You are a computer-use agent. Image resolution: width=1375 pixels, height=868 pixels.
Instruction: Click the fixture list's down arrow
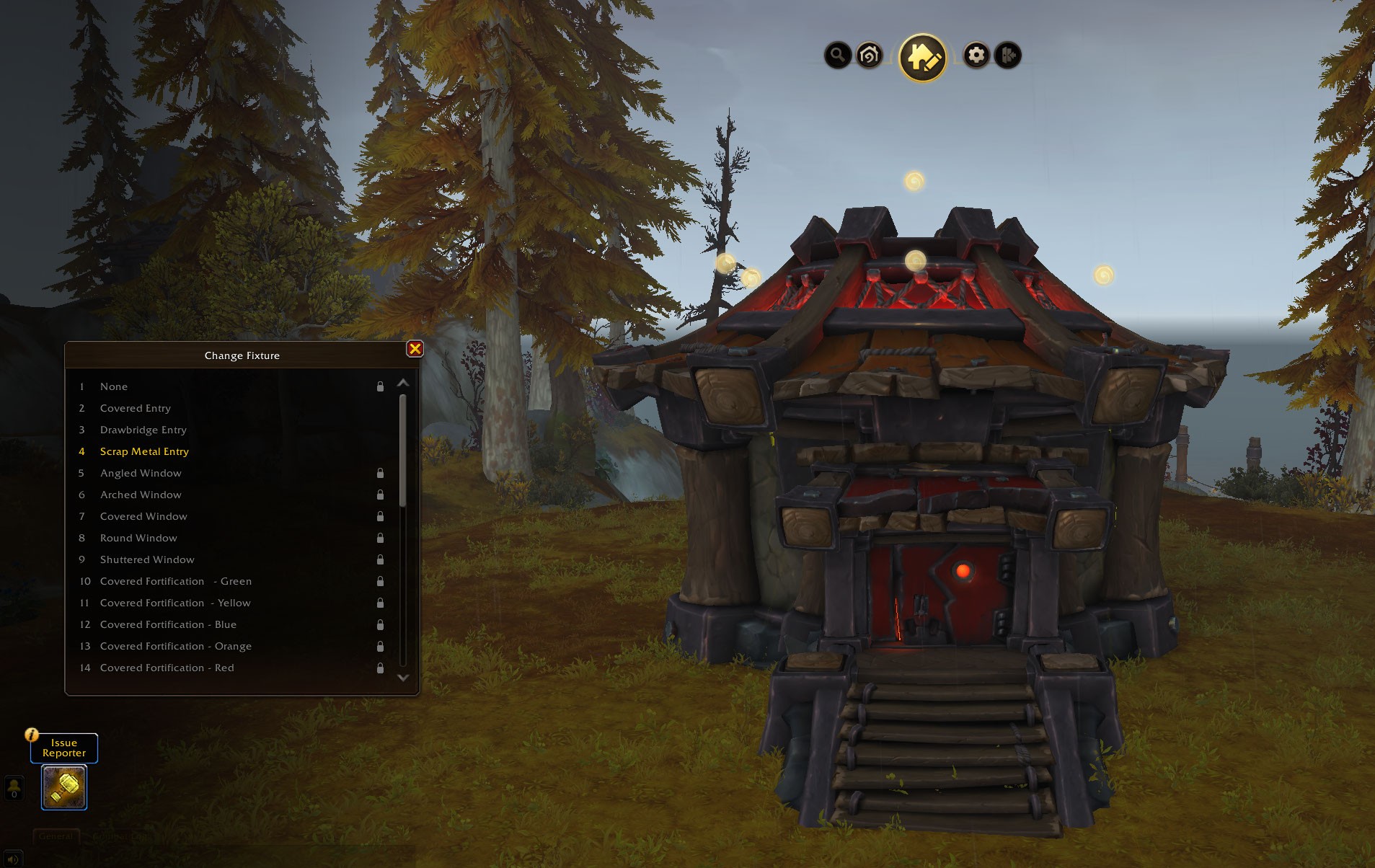403,678
